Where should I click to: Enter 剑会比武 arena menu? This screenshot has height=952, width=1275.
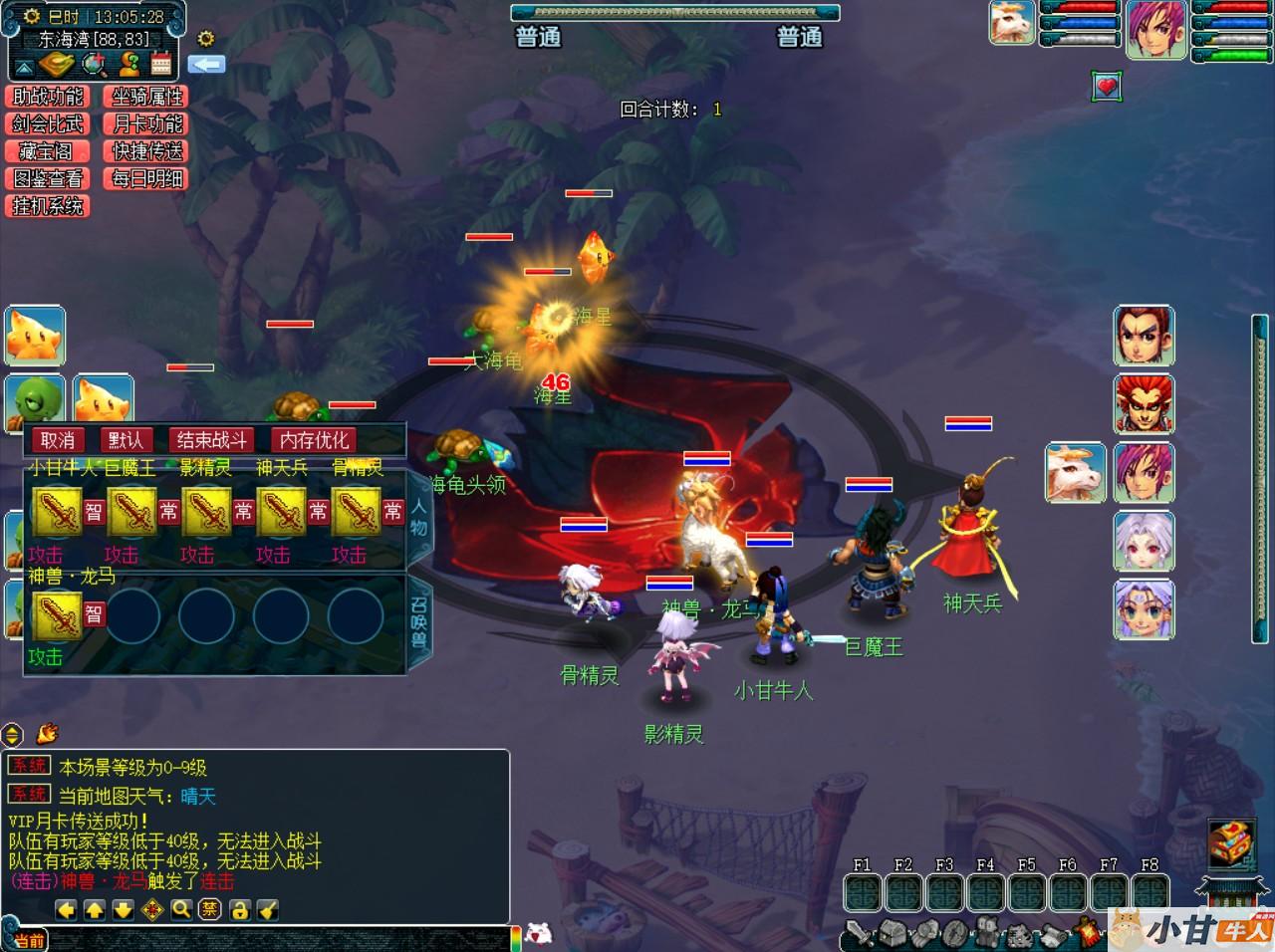pos(48,124)
